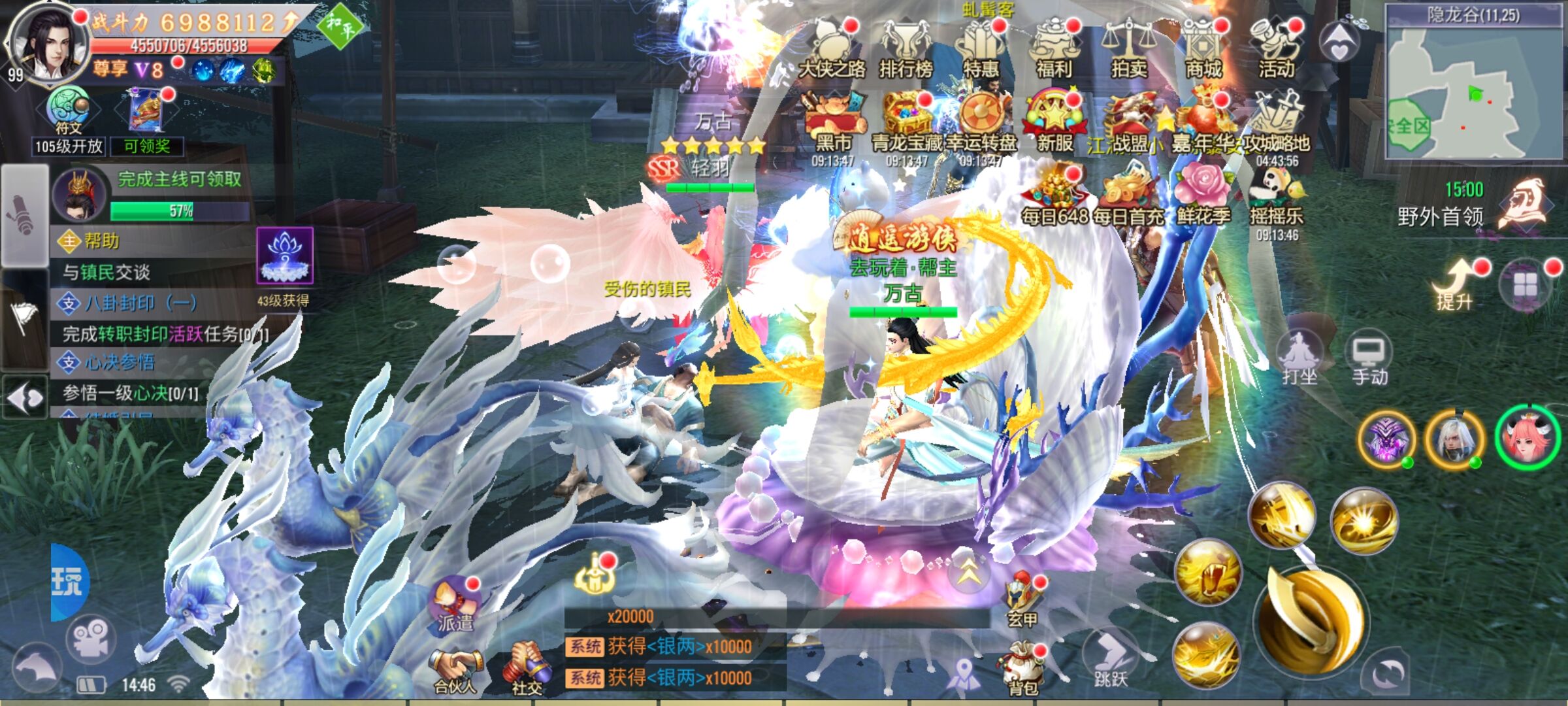Viewport: 1568px width, 706px height.
Task: Open the 黑市 black market
Action: coord(834,123)
